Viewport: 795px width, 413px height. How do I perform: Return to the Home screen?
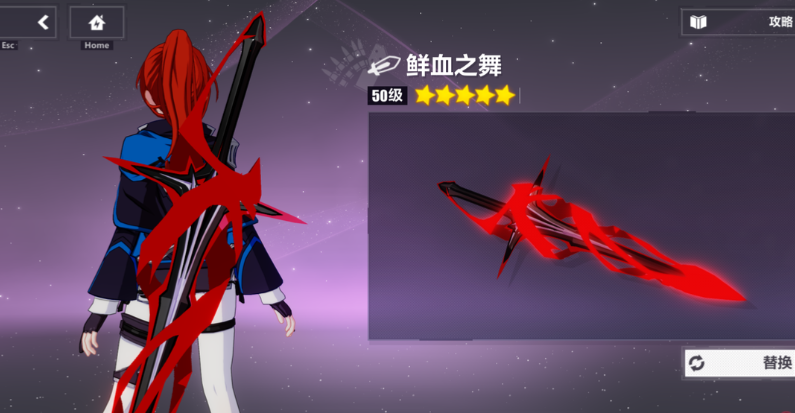(x=97, y=22)
